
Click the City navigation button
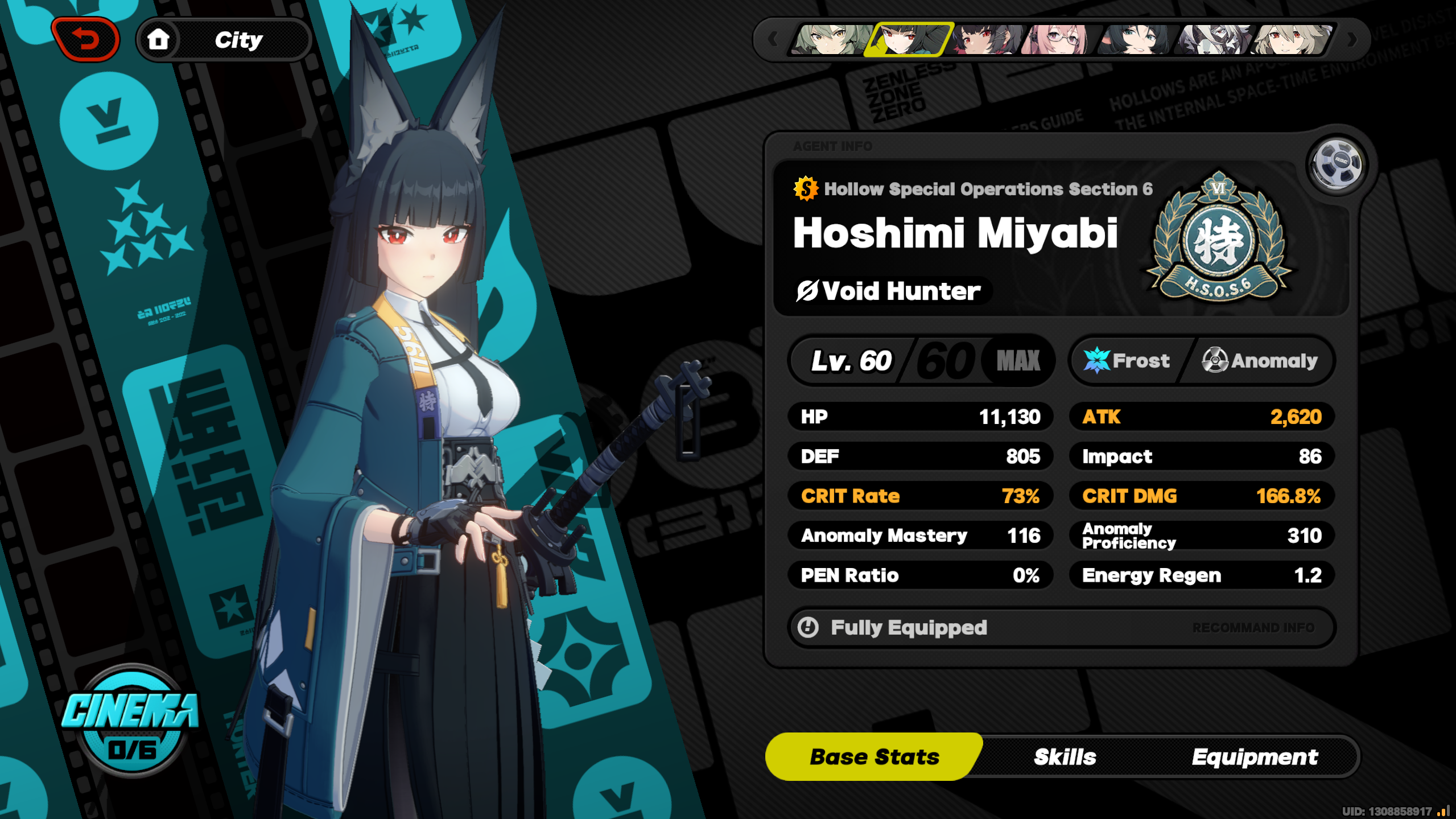pyautogui.click(x=239, y=39)
